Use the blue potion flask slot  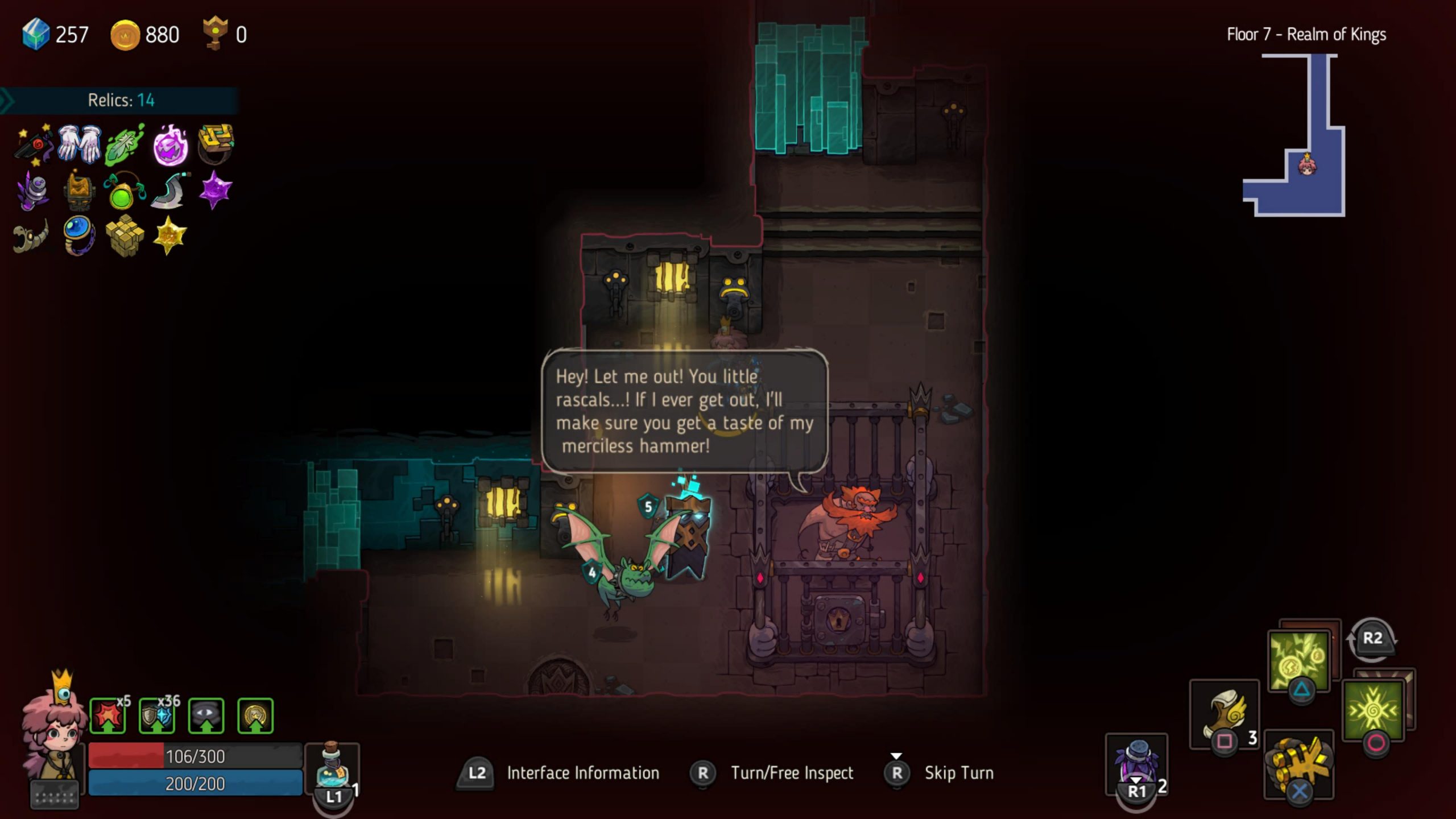click(332, 767)
